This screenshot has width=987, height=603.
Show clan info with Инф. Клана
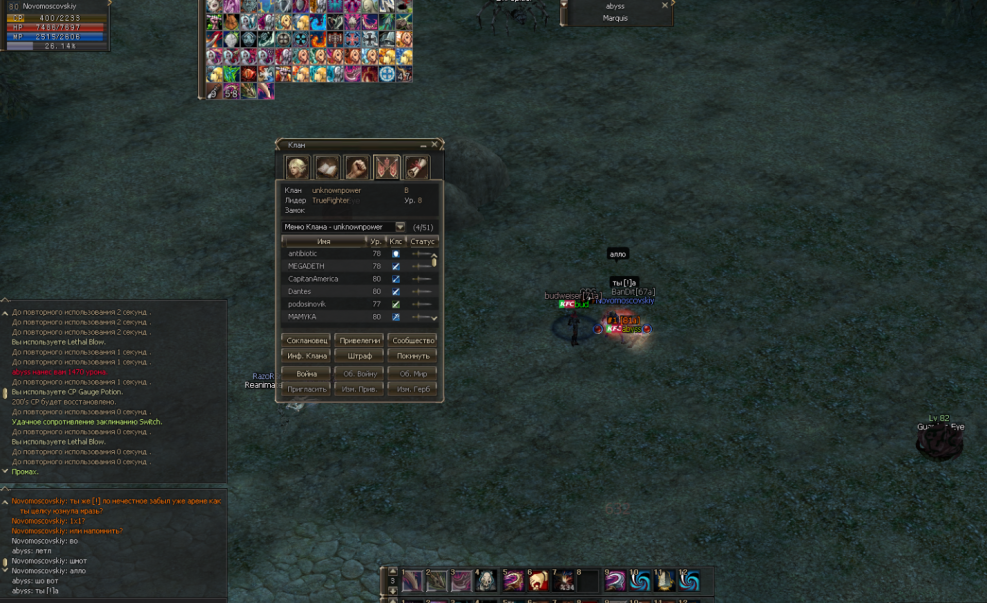click(x=307, y=356)
